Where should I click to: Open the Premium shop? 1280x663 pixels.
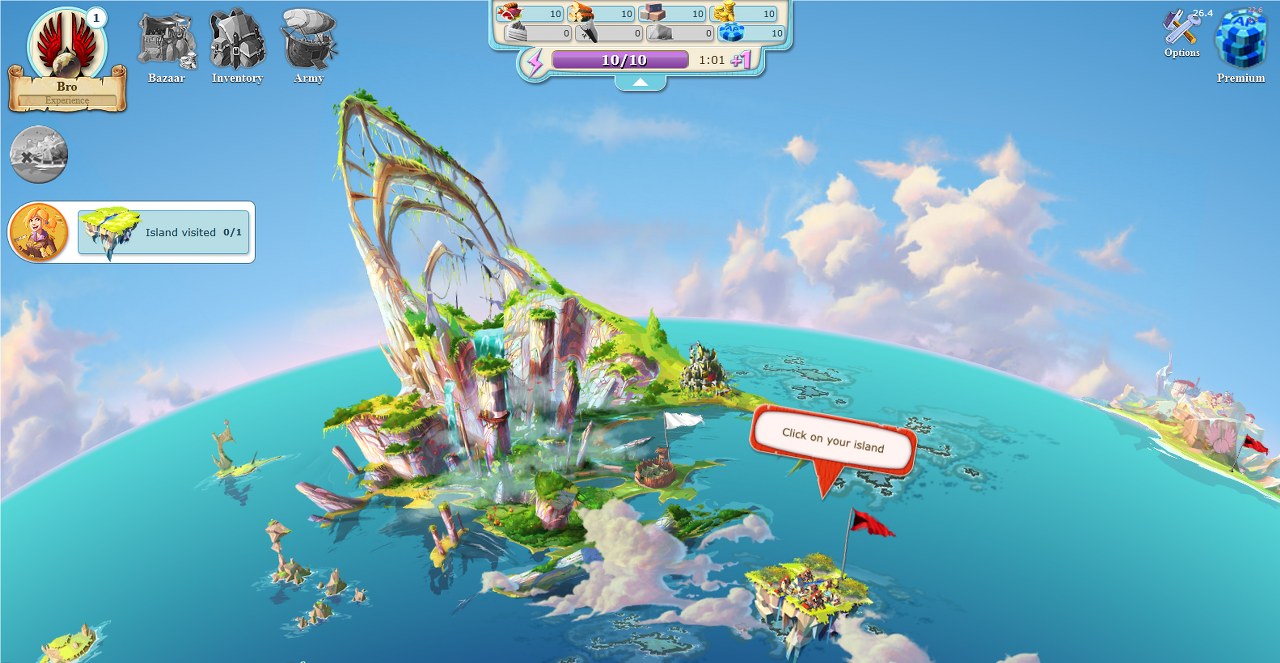coord(1240,45)
